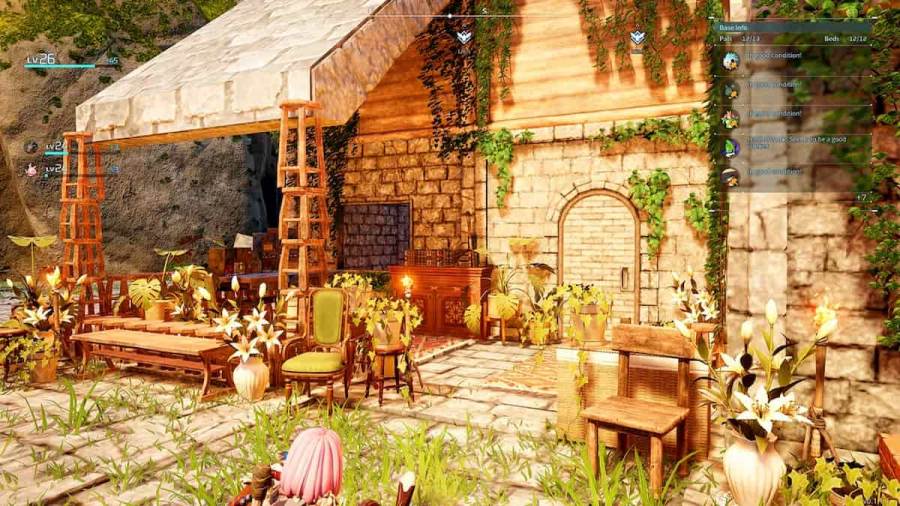Select the pink and green pal portrait
This screenshot has height=506, width=900.
coord(731,119)
